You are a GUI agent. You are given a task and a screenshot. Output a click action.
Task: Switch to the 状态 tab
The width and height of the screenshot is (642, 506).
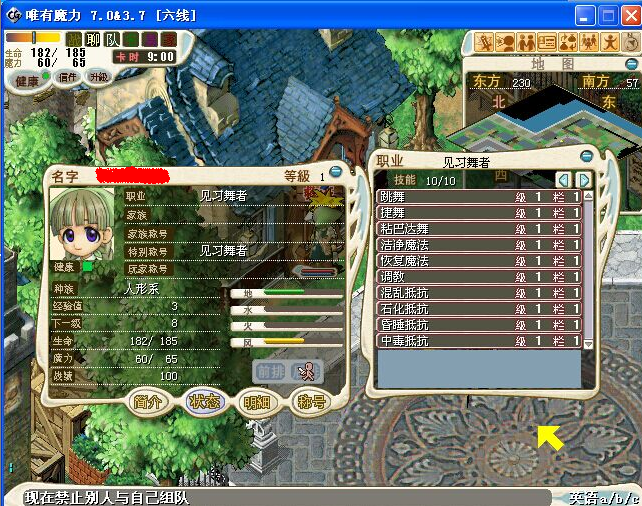pos(203,402)
